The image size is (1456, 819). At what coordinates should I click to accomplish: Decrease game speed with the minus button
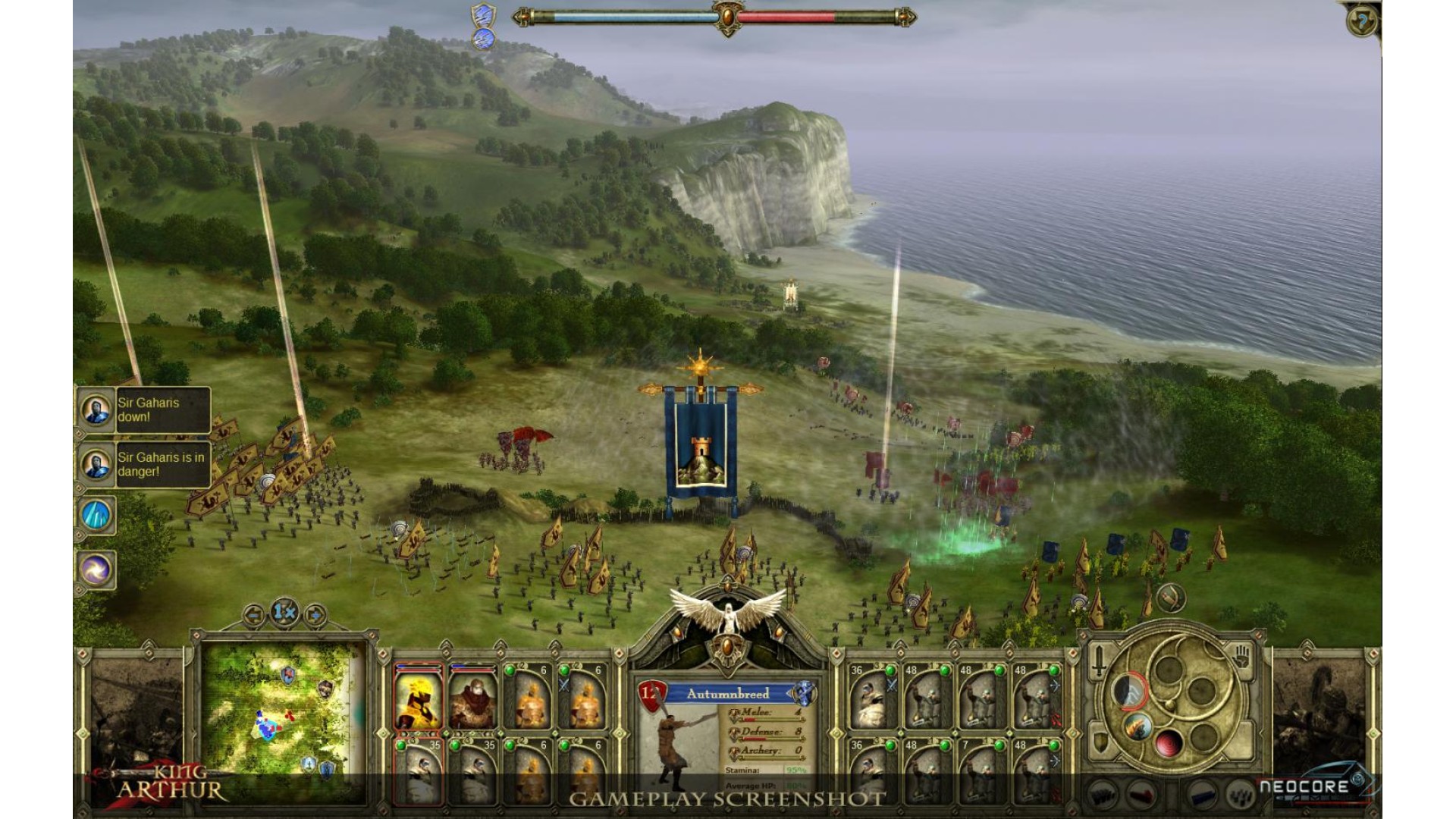point(254,614)
